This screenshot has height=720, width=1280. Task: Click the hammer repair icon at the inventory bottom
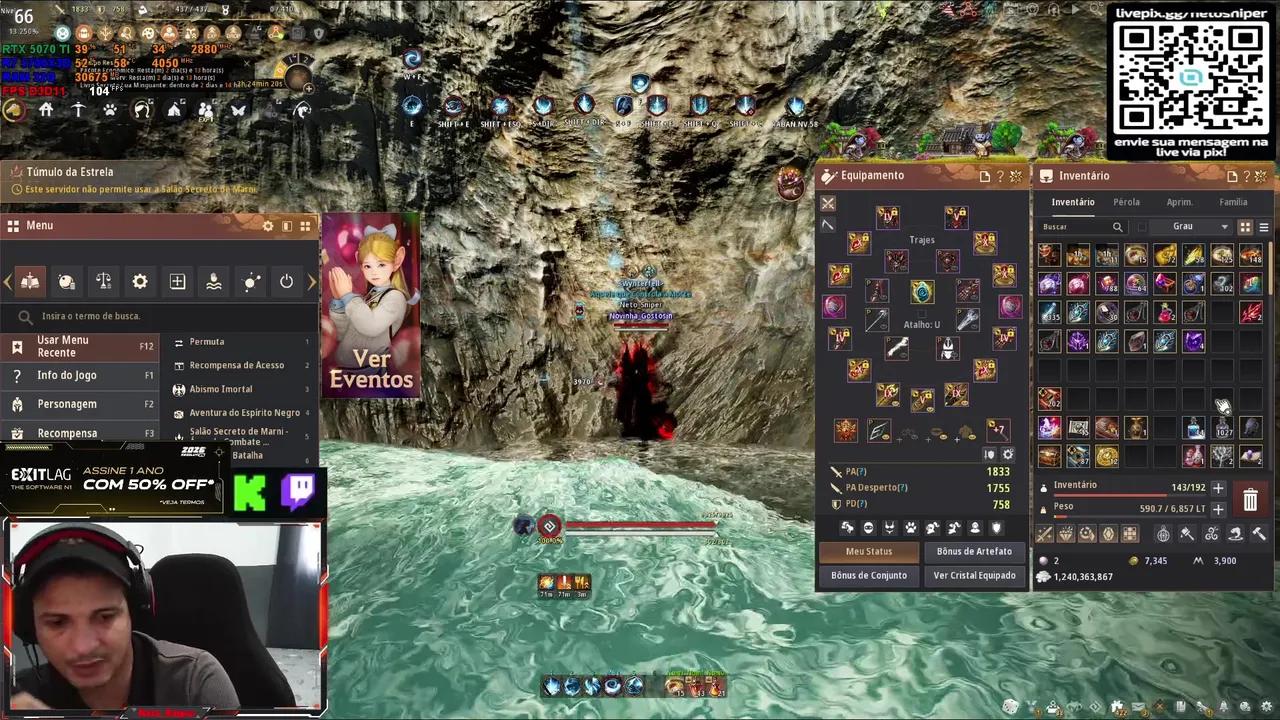(x=1260, y=535)
